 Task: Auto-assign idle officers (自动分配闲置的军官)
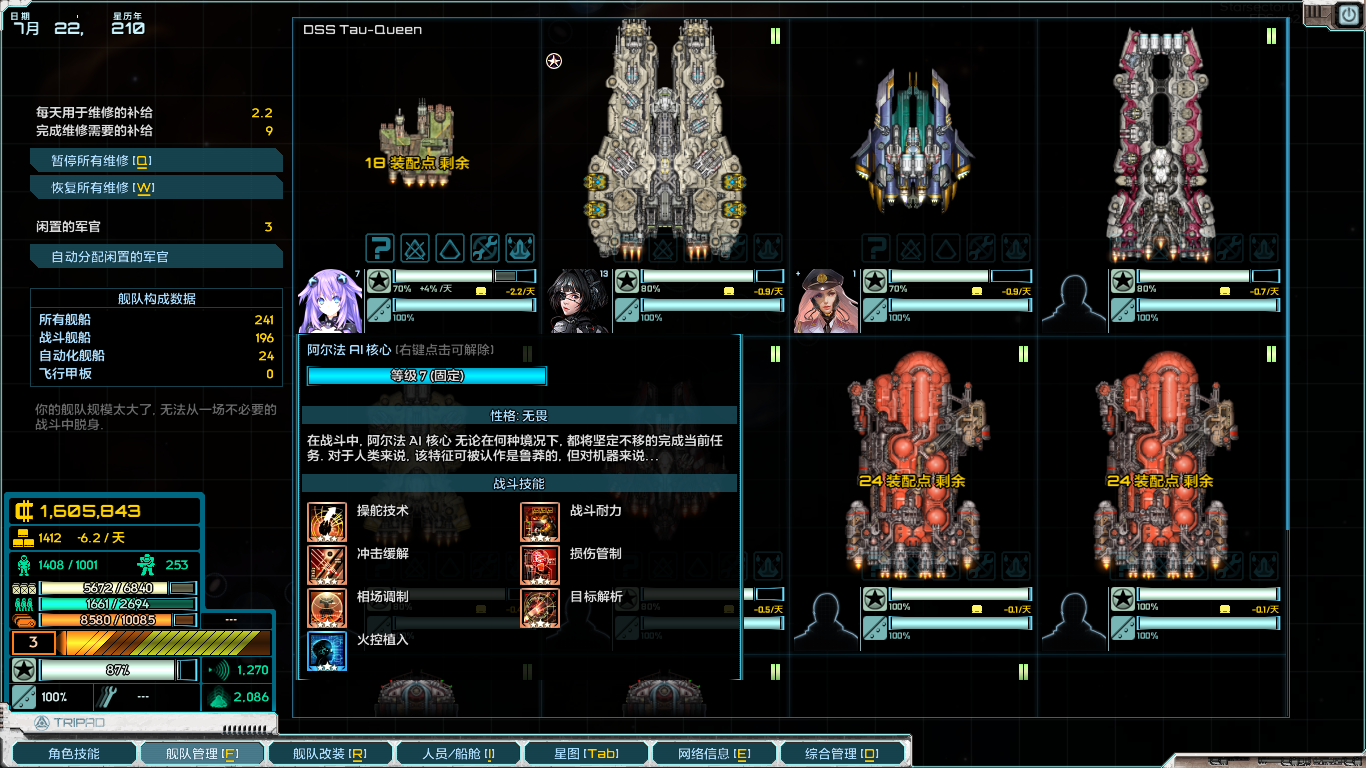tap(157, 257)
